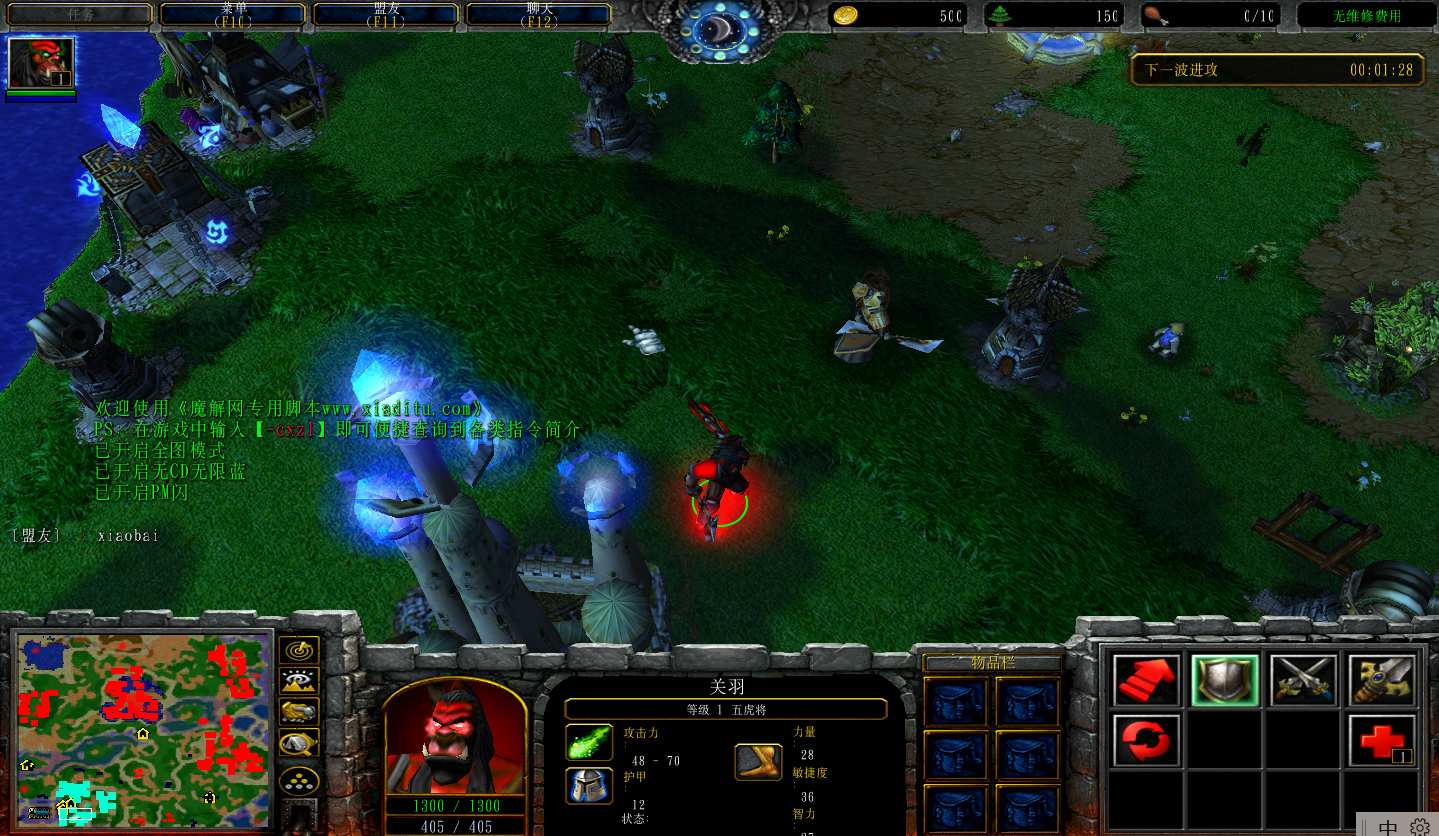Open the formation toggle button beside the minimap
This screenshot has width=1439, height=836.
click(299, 780)
